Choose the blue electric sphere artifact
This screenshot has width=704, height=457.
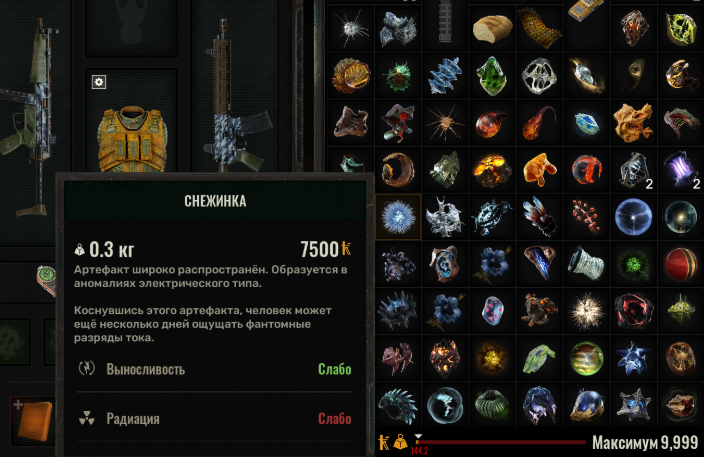click(x=633, y=214)
